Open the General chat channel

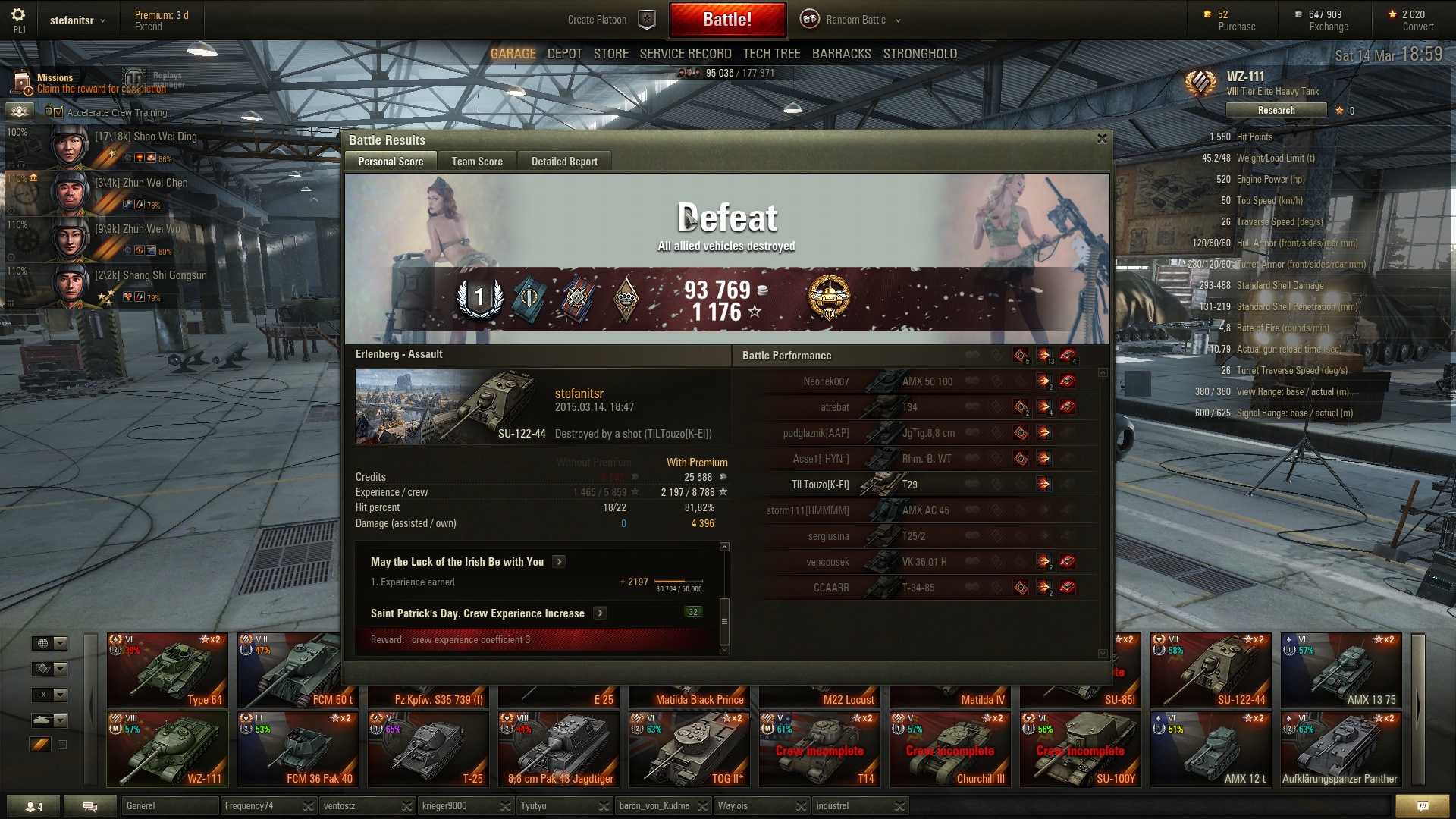(x=168, y=805)
